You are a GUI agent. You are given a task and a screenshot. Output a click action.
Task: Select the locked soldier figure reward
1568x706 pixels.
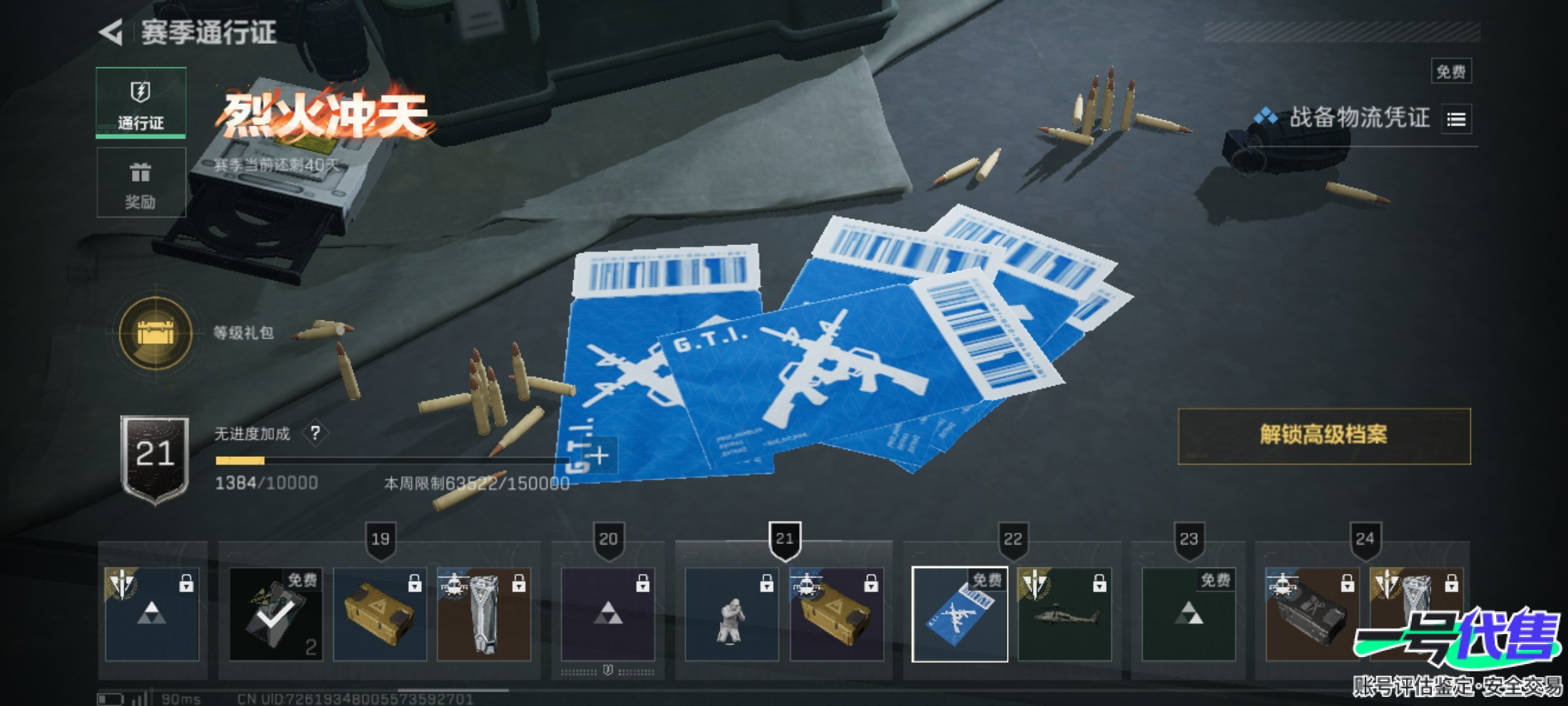click(731, 614)
